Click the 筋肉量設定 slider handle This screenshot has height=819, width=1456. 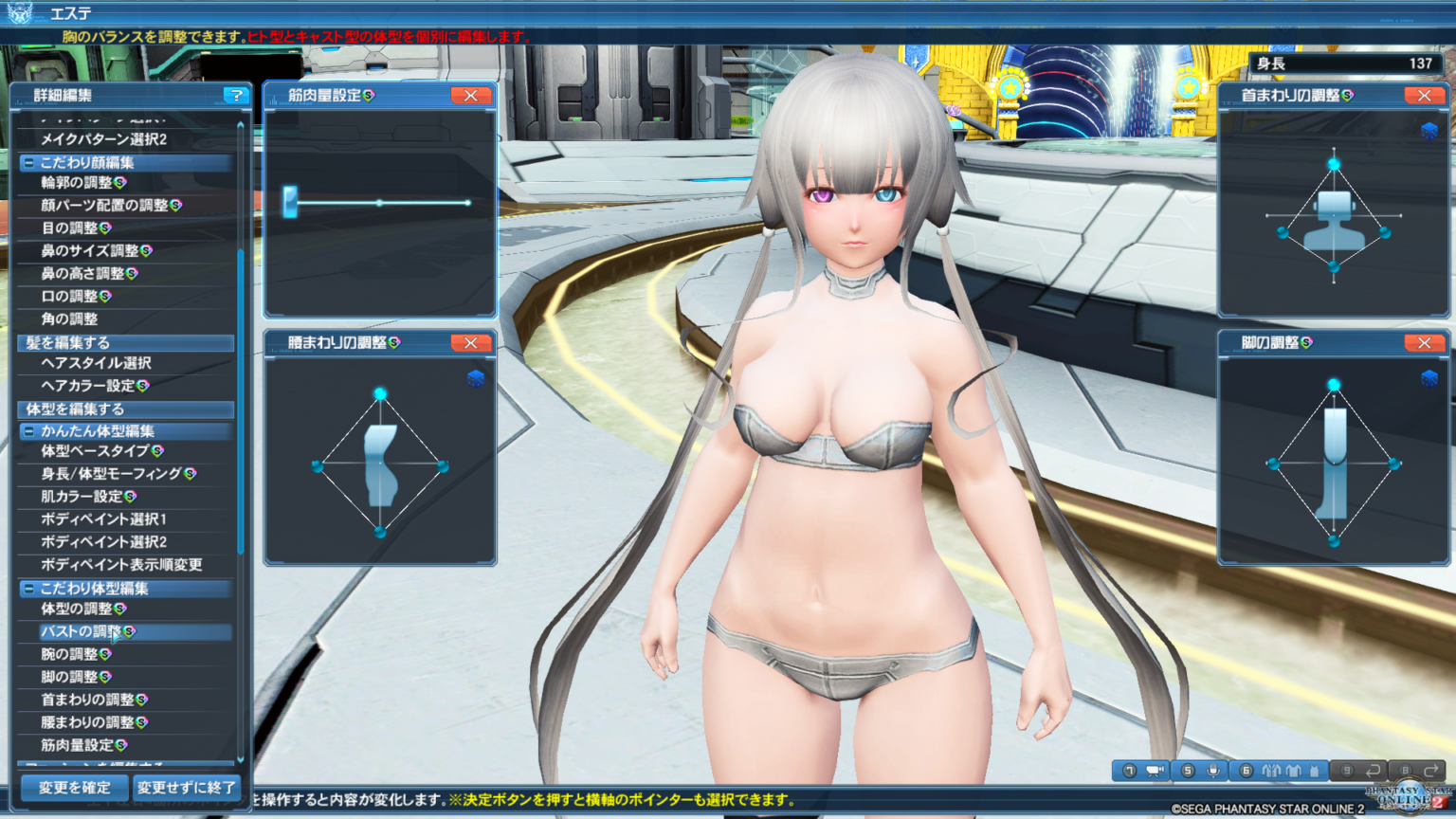[x=288, y=203]
